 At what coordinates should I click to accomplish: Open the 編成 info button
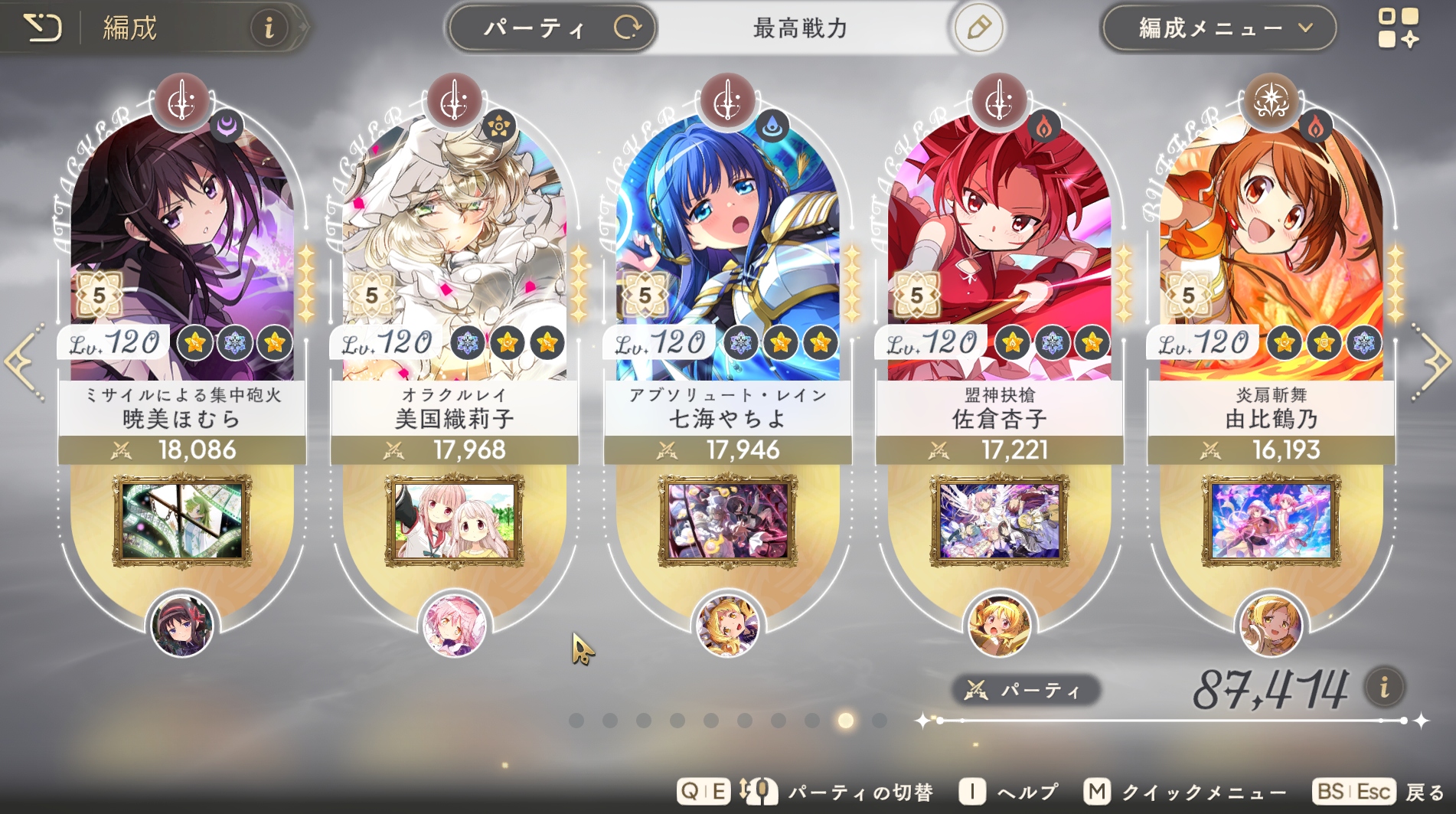(x=269, y=28)
